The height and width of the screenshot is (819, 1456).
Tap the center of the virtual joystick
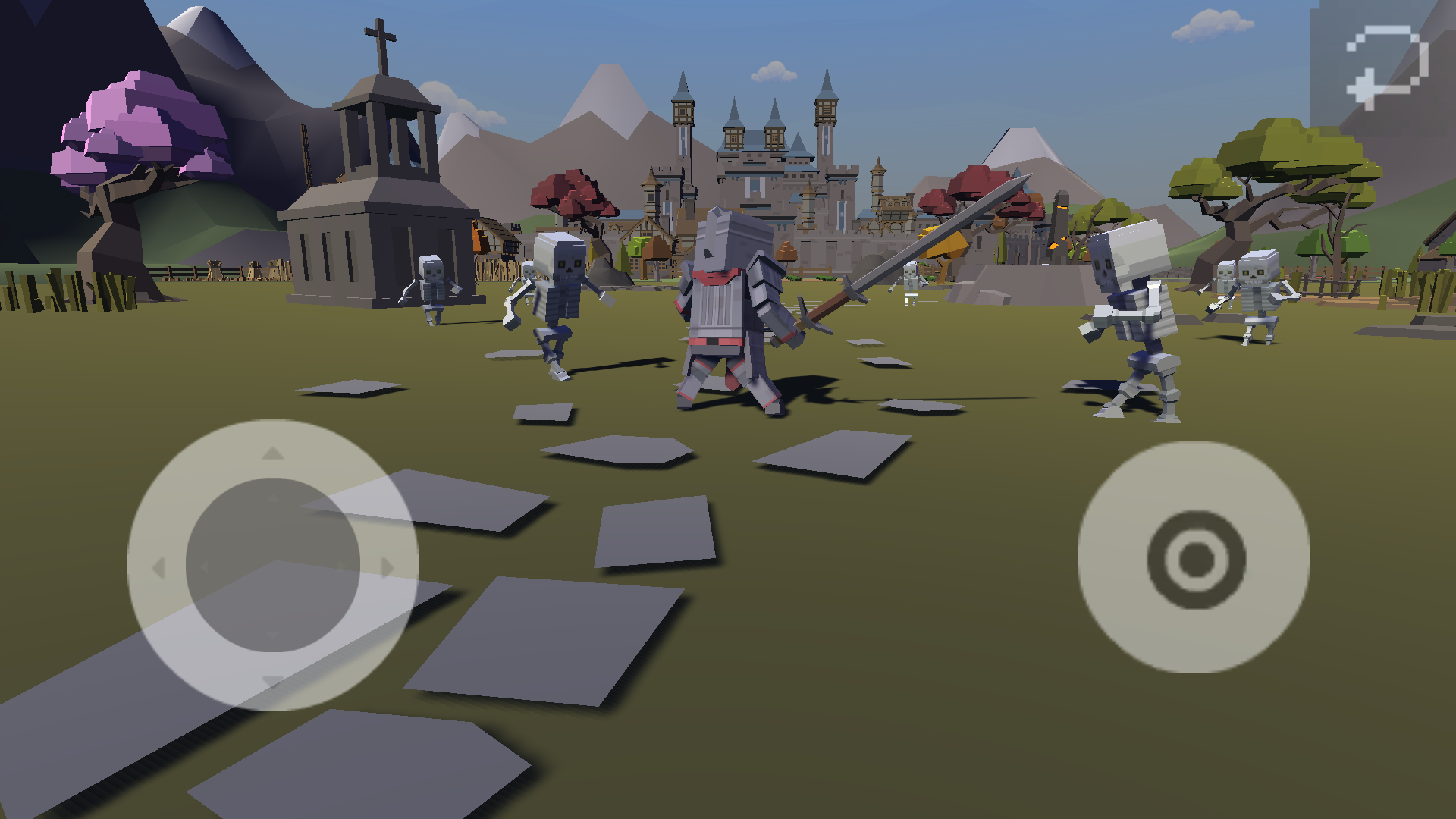click(x=273, y=565)
